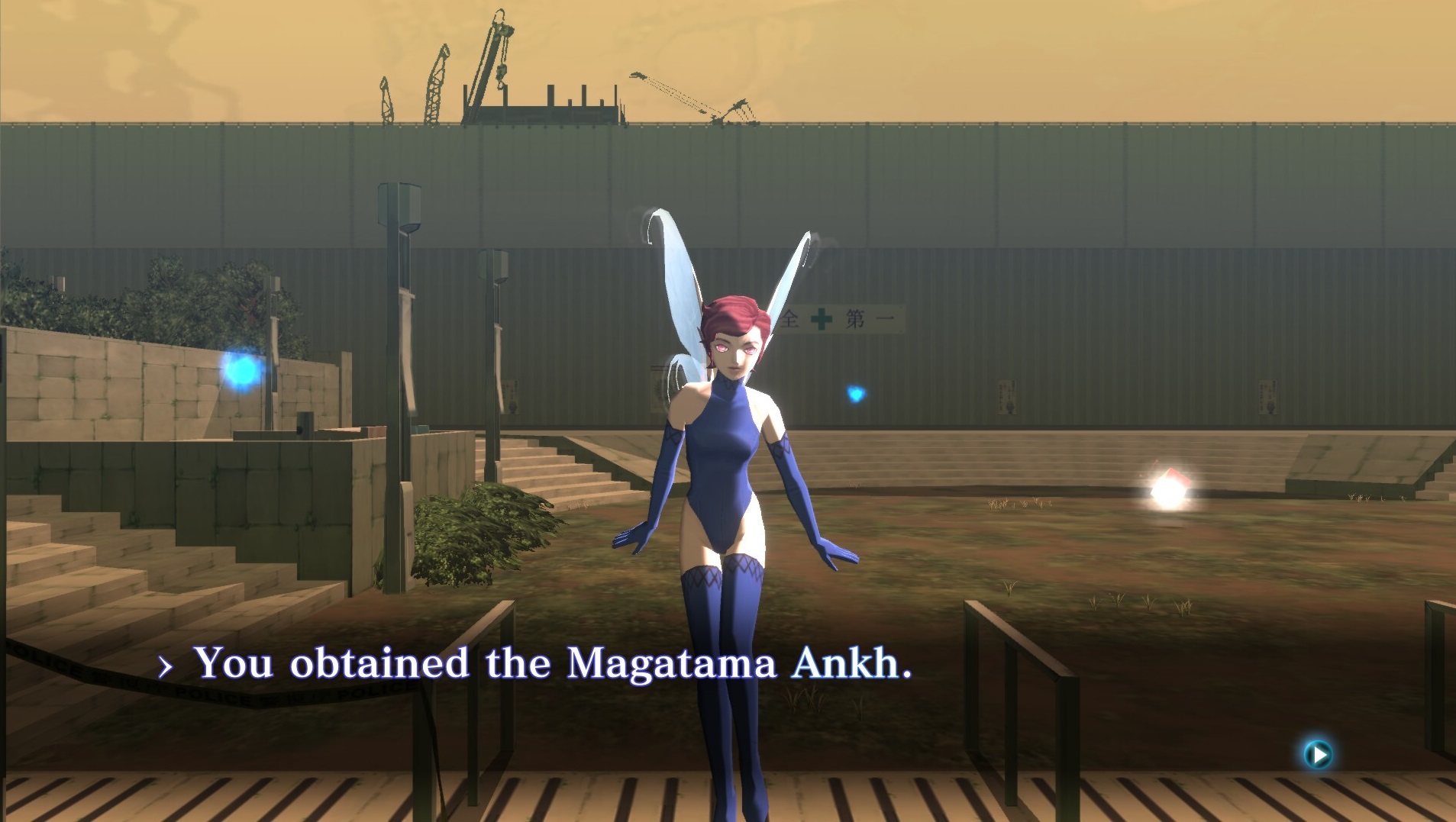Click the small blue orb beside Pixie
The image size is (1456, 822).
pyautogui.click(x=855, y=392)
